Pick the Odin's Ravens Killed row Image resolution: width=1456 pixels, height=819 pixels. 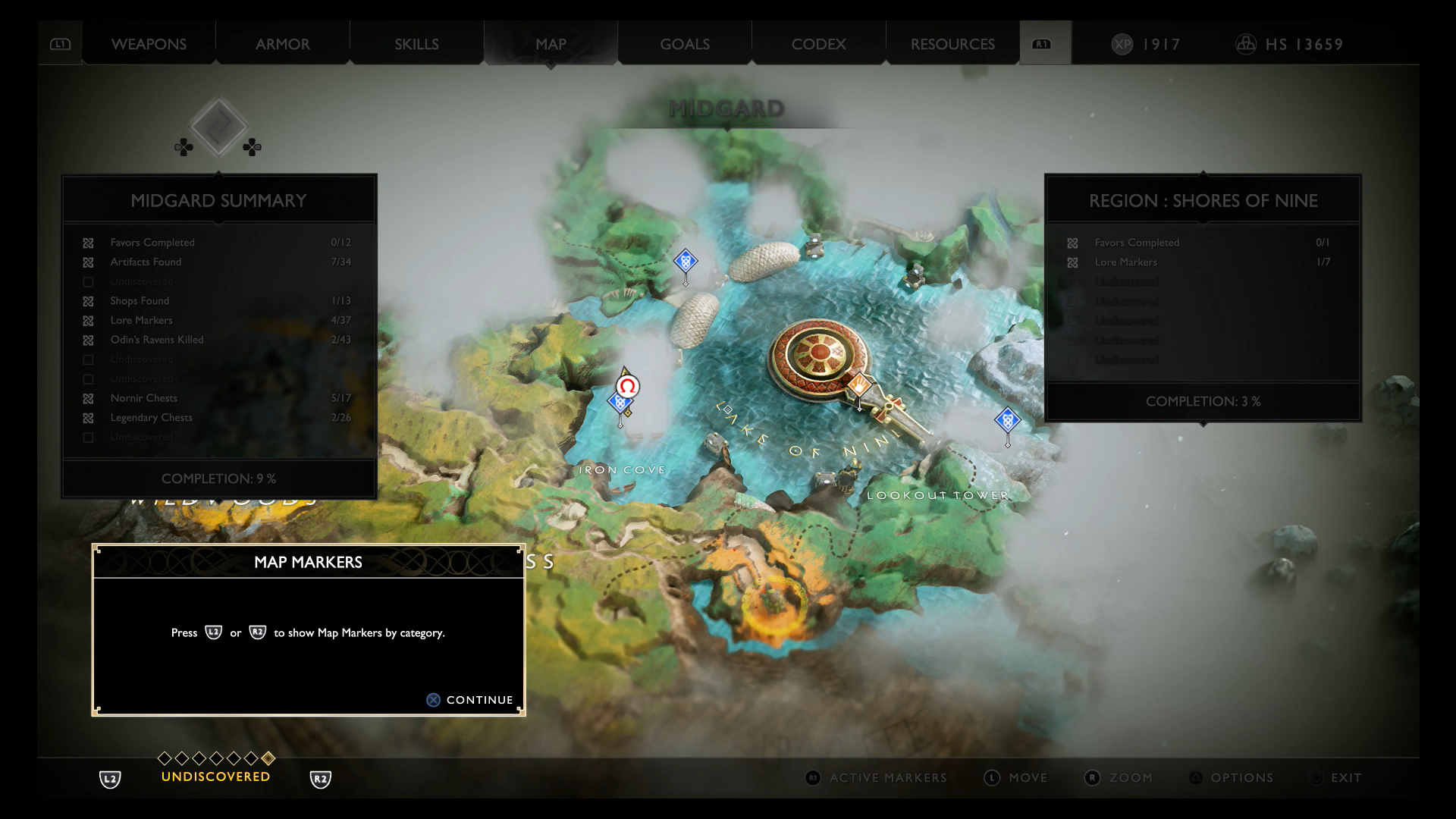click(218, 340)
